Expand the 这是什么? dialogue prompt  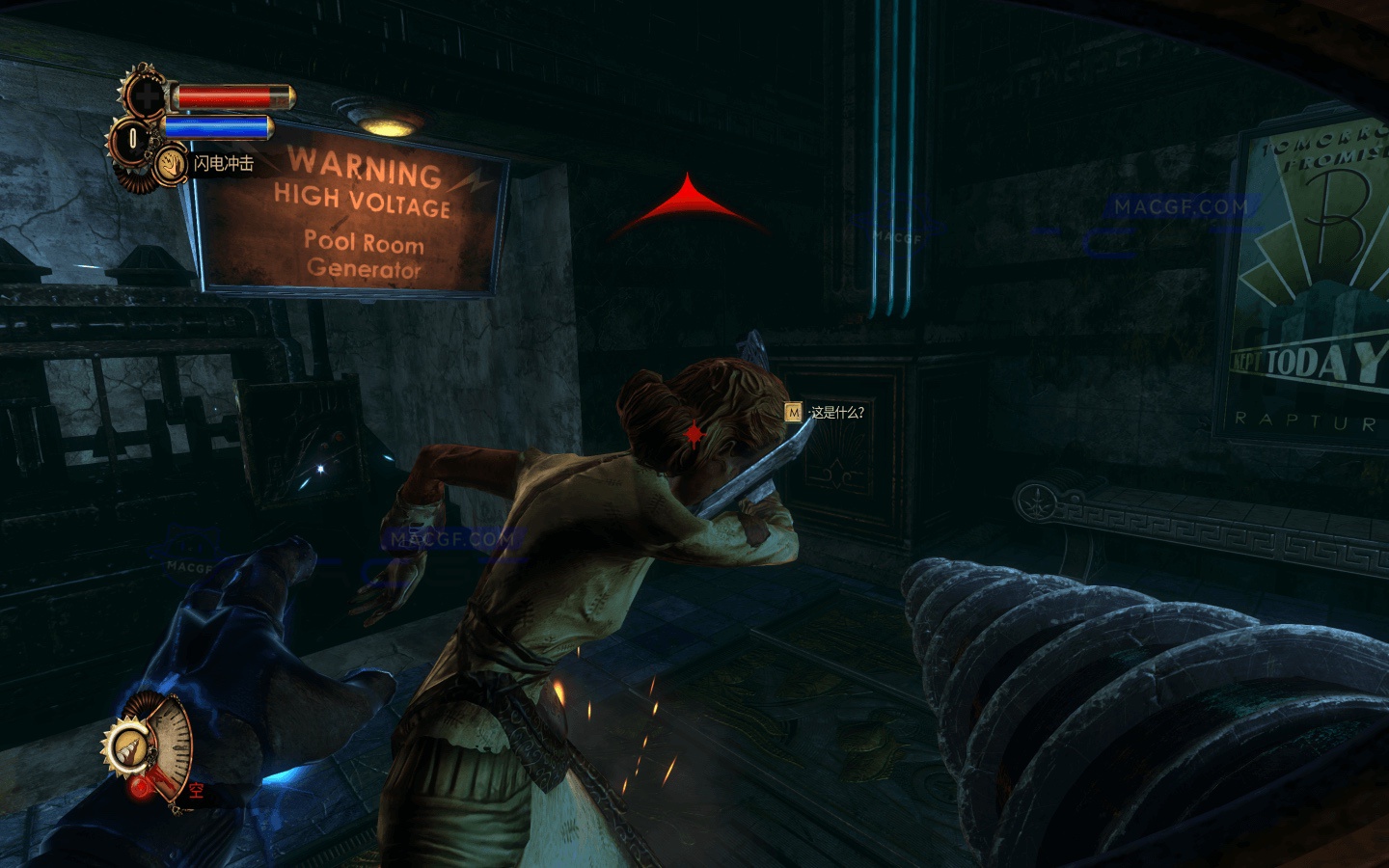pos(839,411)
